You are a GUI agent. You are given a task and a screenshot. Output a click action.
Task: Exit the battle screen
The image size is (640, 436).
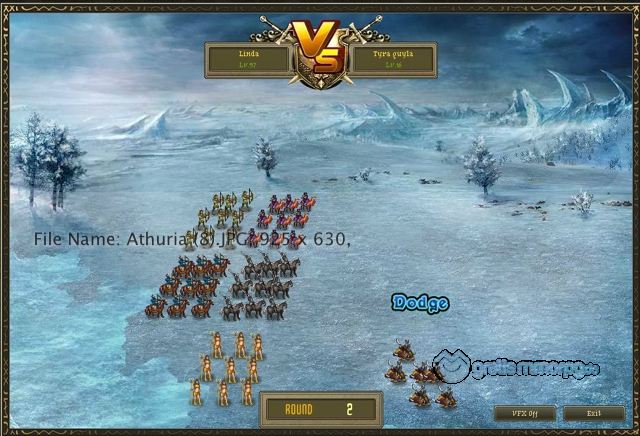tap(593, 413)
